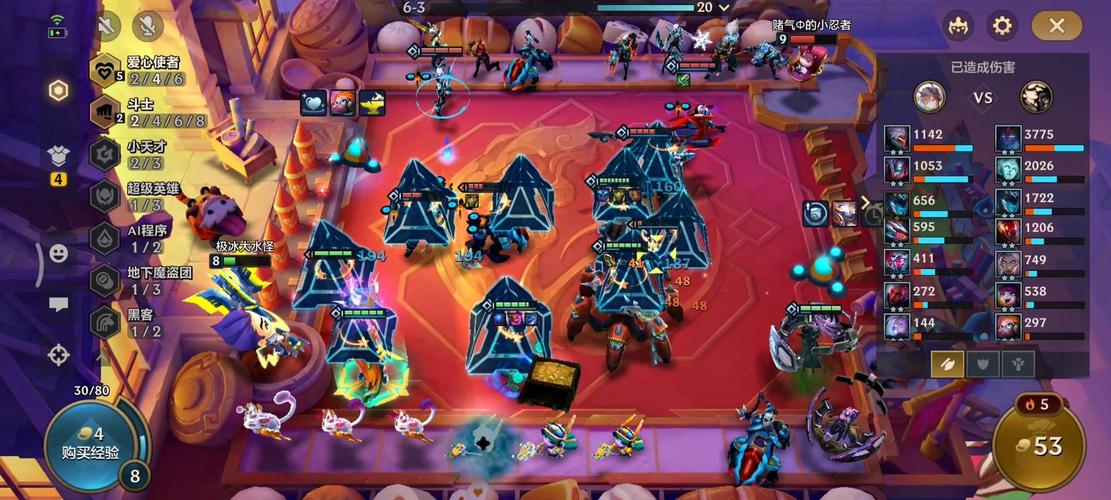Screen dimensions: 1111x500
Task: Open the shop via the 53 gold button
Action: (x=1040, y=444)
